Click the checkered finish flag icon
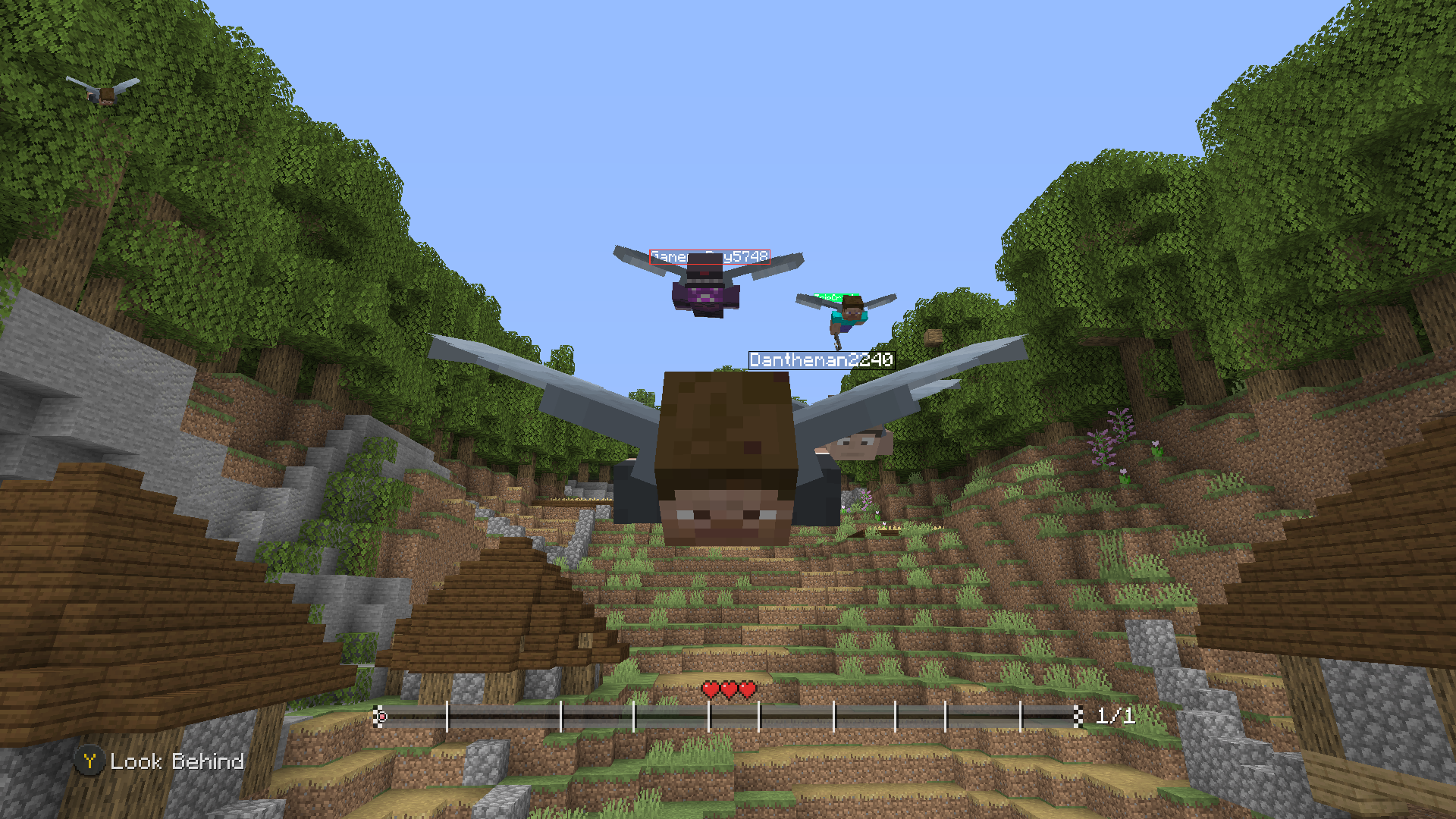This screenshot has width=1456, height=819. click(1080, 715)
